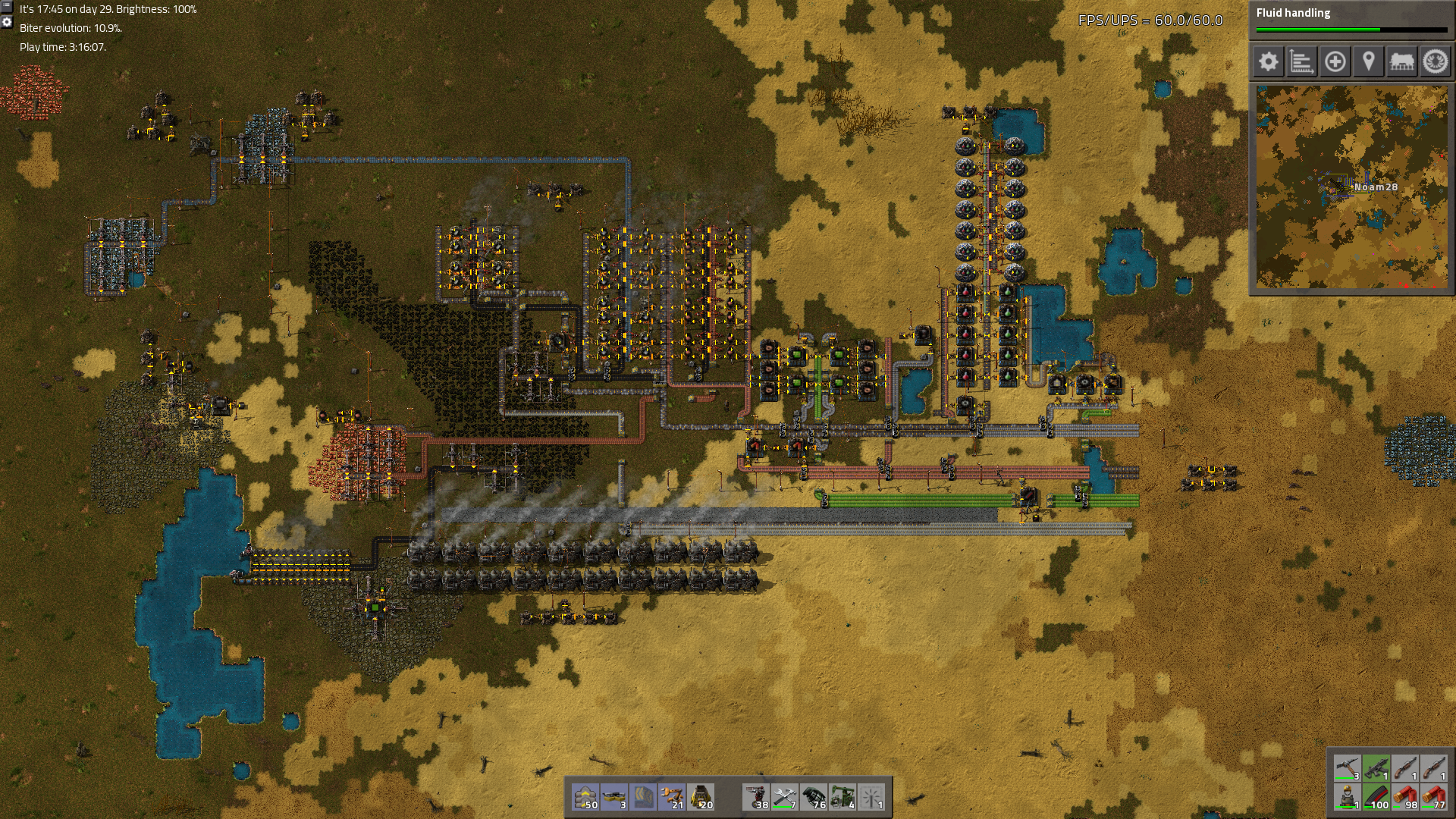Open the Fluid handling research panel

(x=1351, y=20)
